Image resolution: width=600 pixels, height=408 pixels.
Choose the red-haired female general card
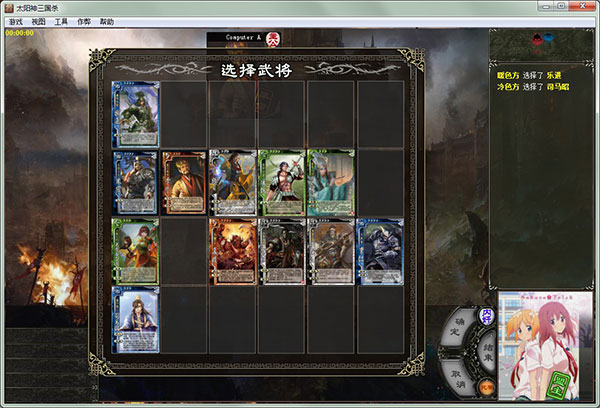click(x=135, y=251)
